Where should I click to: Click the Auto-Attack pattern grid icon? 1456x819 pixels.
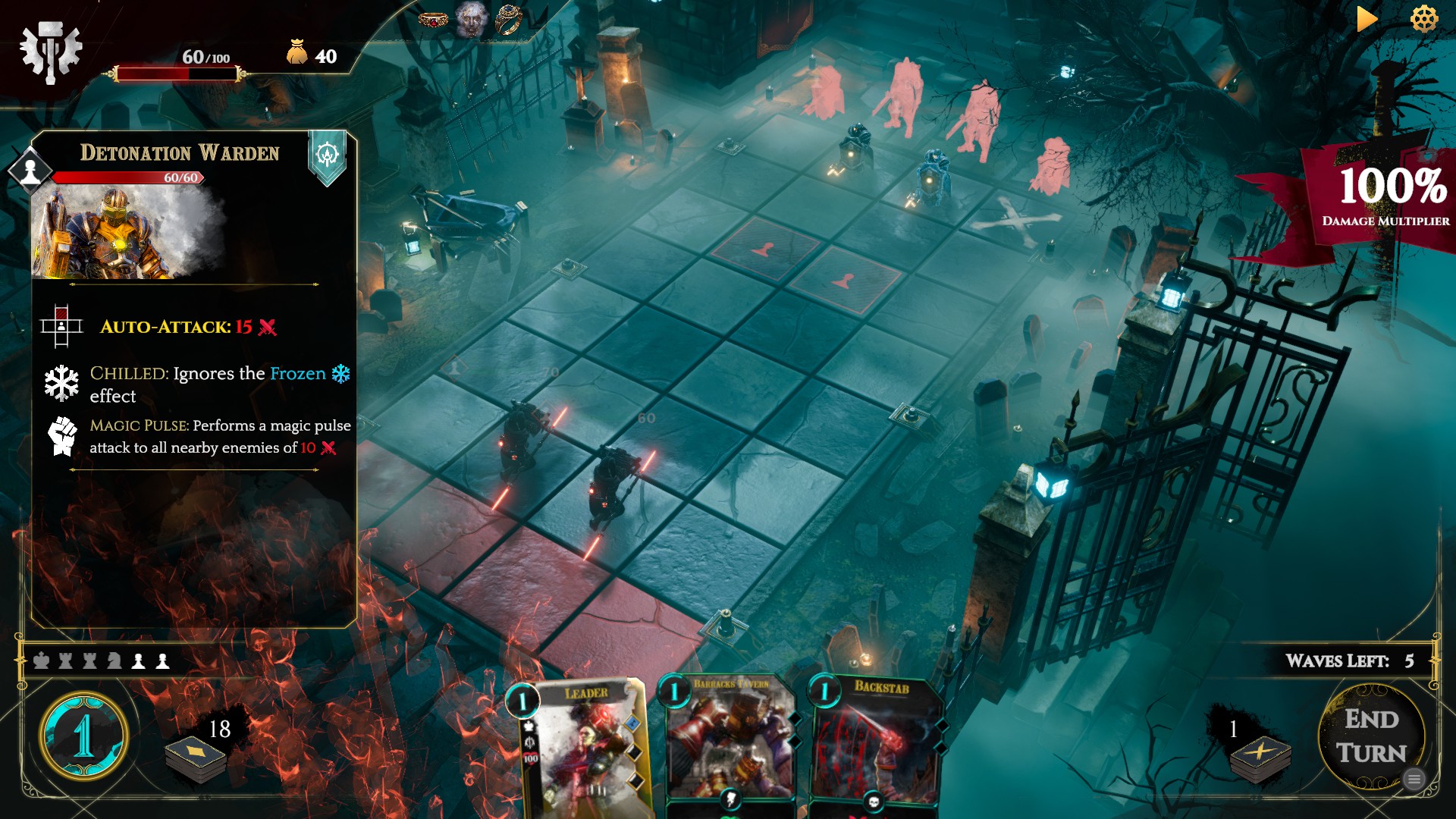(x=61, y=327)
